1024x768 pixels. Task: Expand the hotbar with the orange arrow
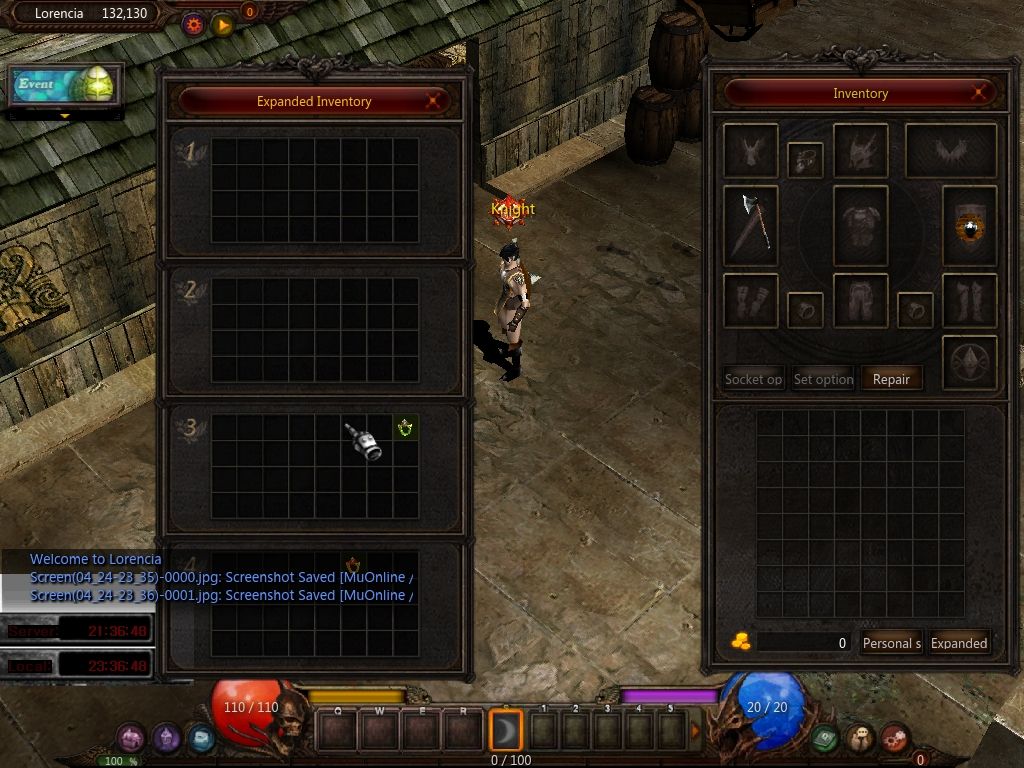(x=696, y=731)
